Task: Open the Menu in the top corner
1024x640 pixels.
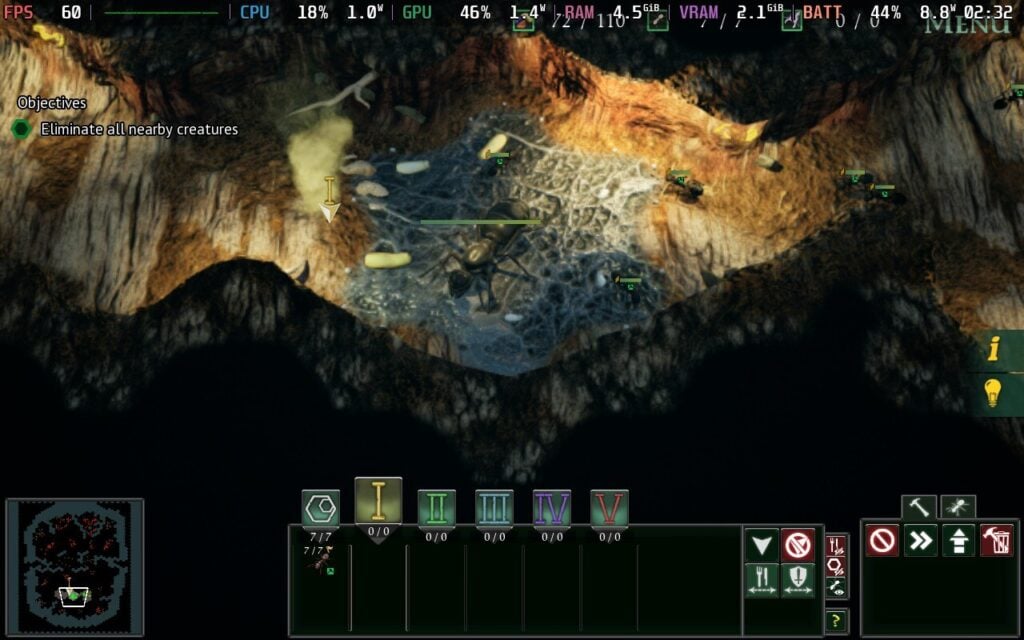Action: (967, 24)
